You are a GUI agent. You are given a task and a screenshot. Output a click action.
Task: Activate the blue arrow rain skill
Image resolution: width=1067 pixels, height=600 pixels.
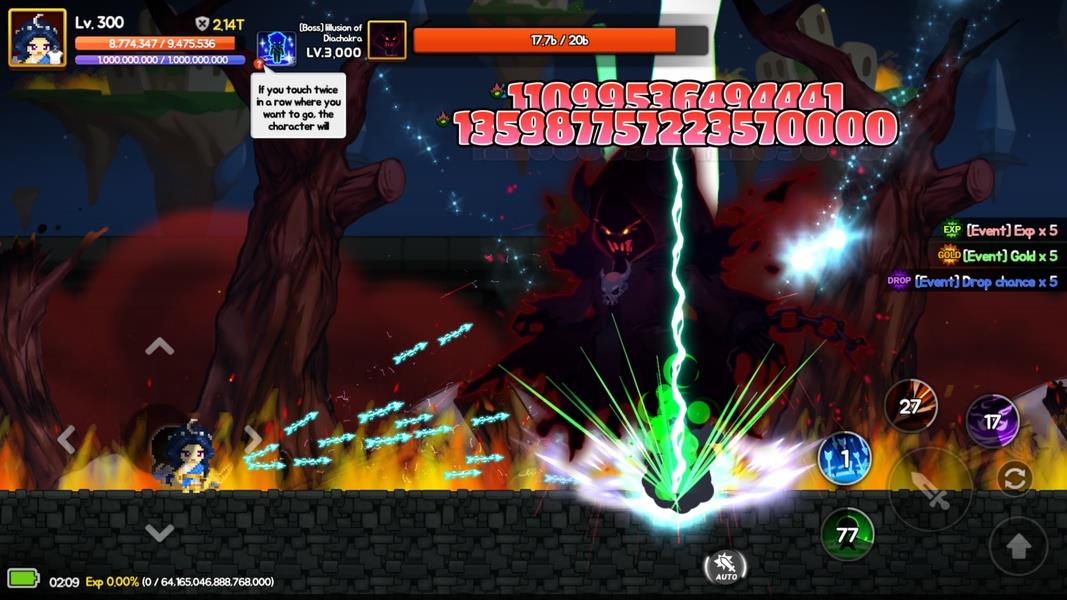844,459
